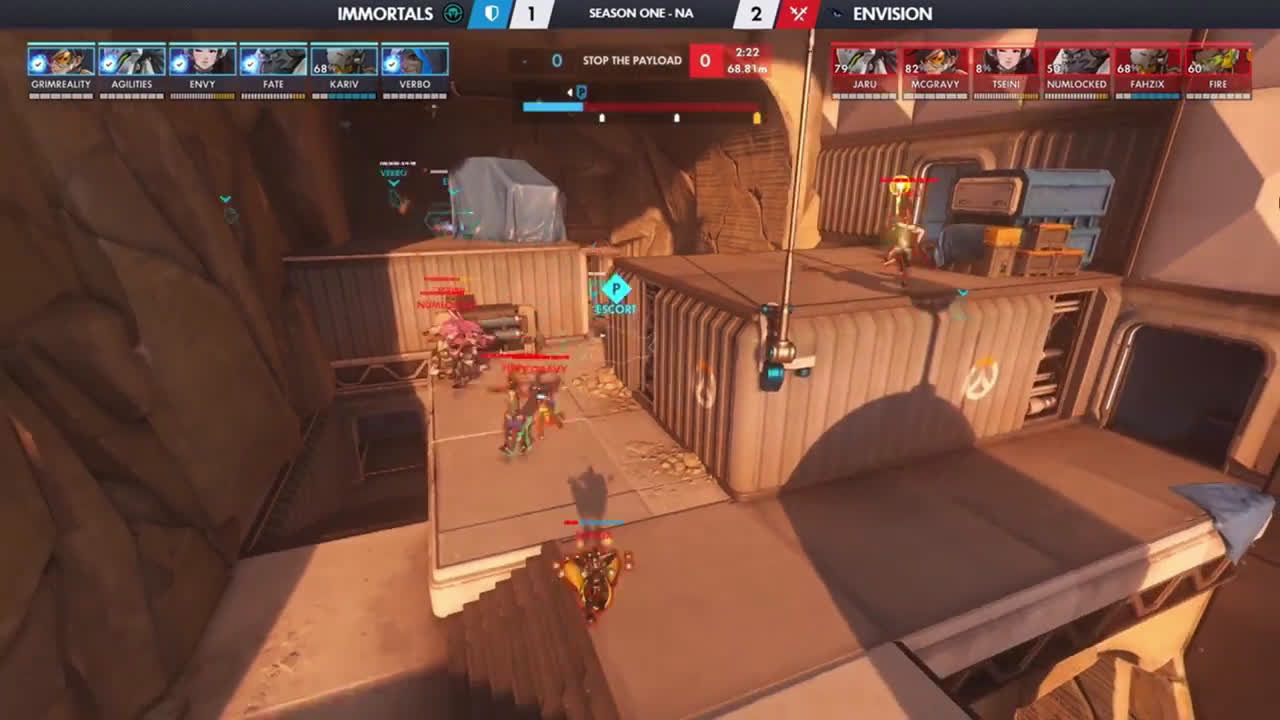The image size is (1280, 720).
Task: Select GRIMREALITY's player portrait
Action: coord(61,61)
